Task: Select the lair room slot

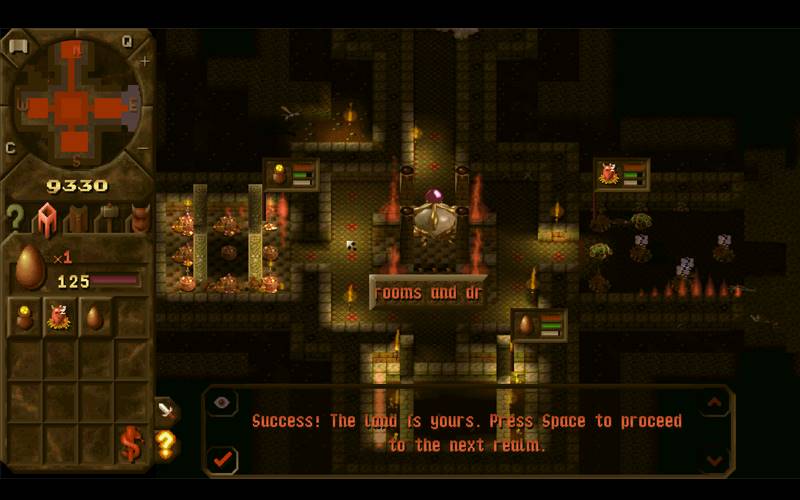Action: [60, 317]
